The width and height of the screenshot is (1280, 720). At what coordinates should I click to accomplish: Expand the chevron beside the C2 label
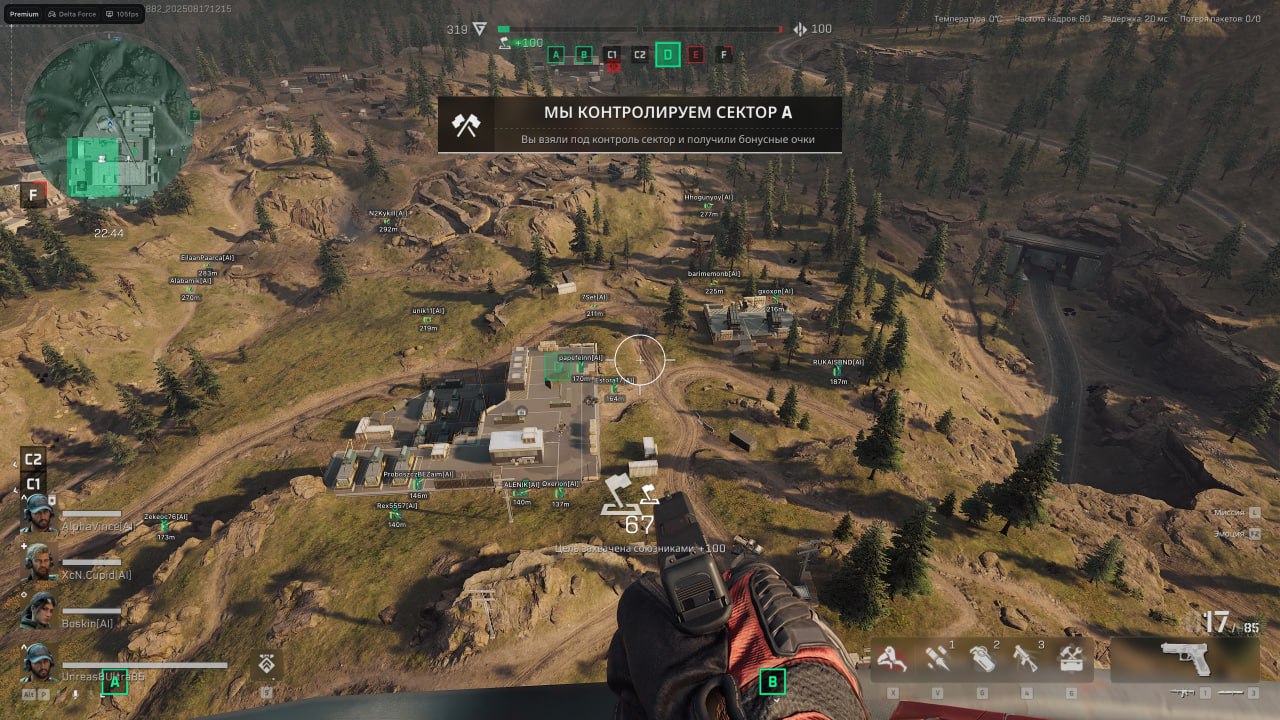[14, 464]
